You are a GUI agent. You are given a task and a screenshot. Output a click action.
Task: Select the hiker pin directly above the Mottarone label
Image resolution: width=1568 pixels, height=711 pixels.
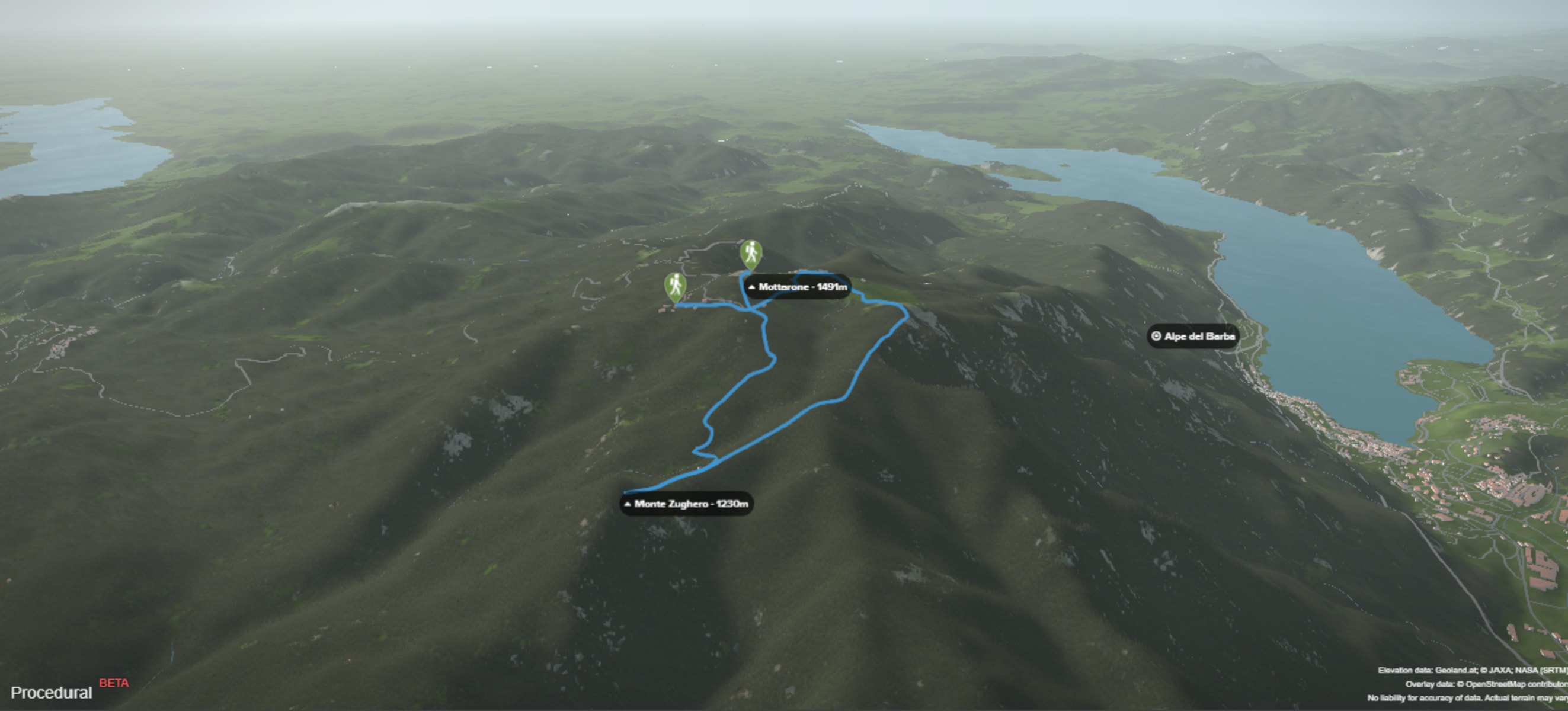pos(751,253)
